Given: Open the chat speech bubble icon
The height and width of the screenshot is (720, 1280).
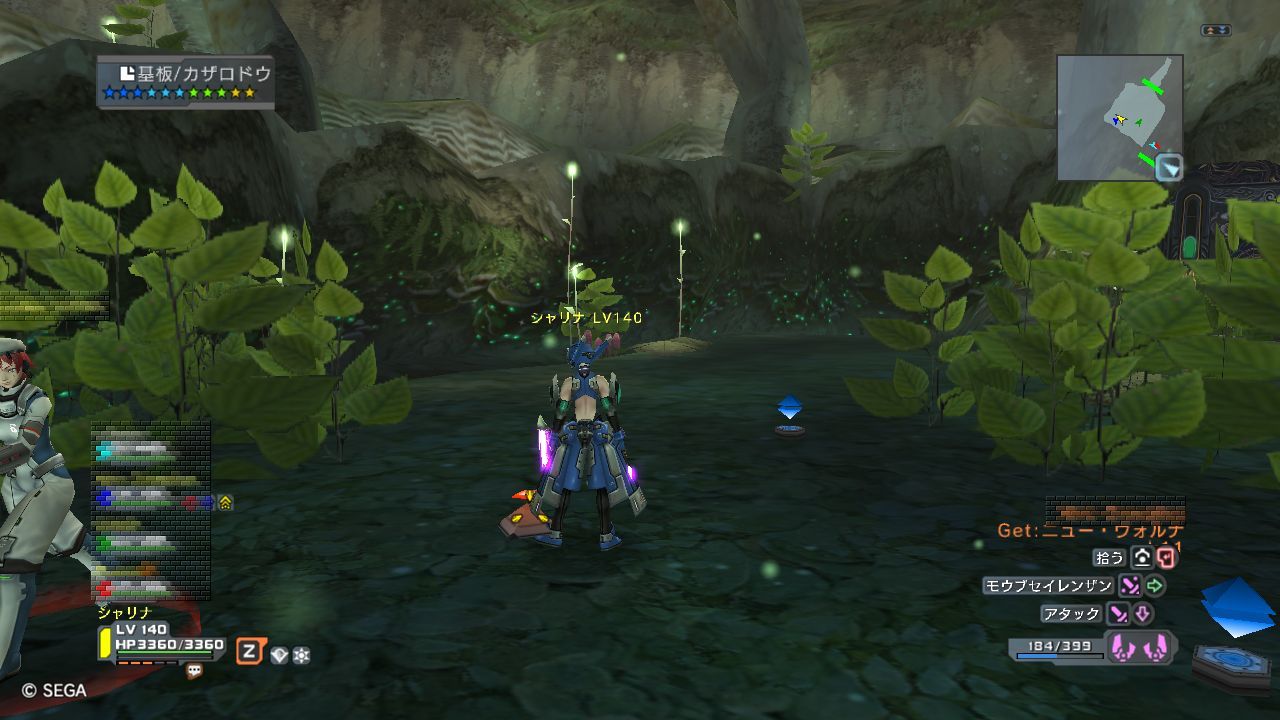Looking at the screenshot, I should pos(194,672).
